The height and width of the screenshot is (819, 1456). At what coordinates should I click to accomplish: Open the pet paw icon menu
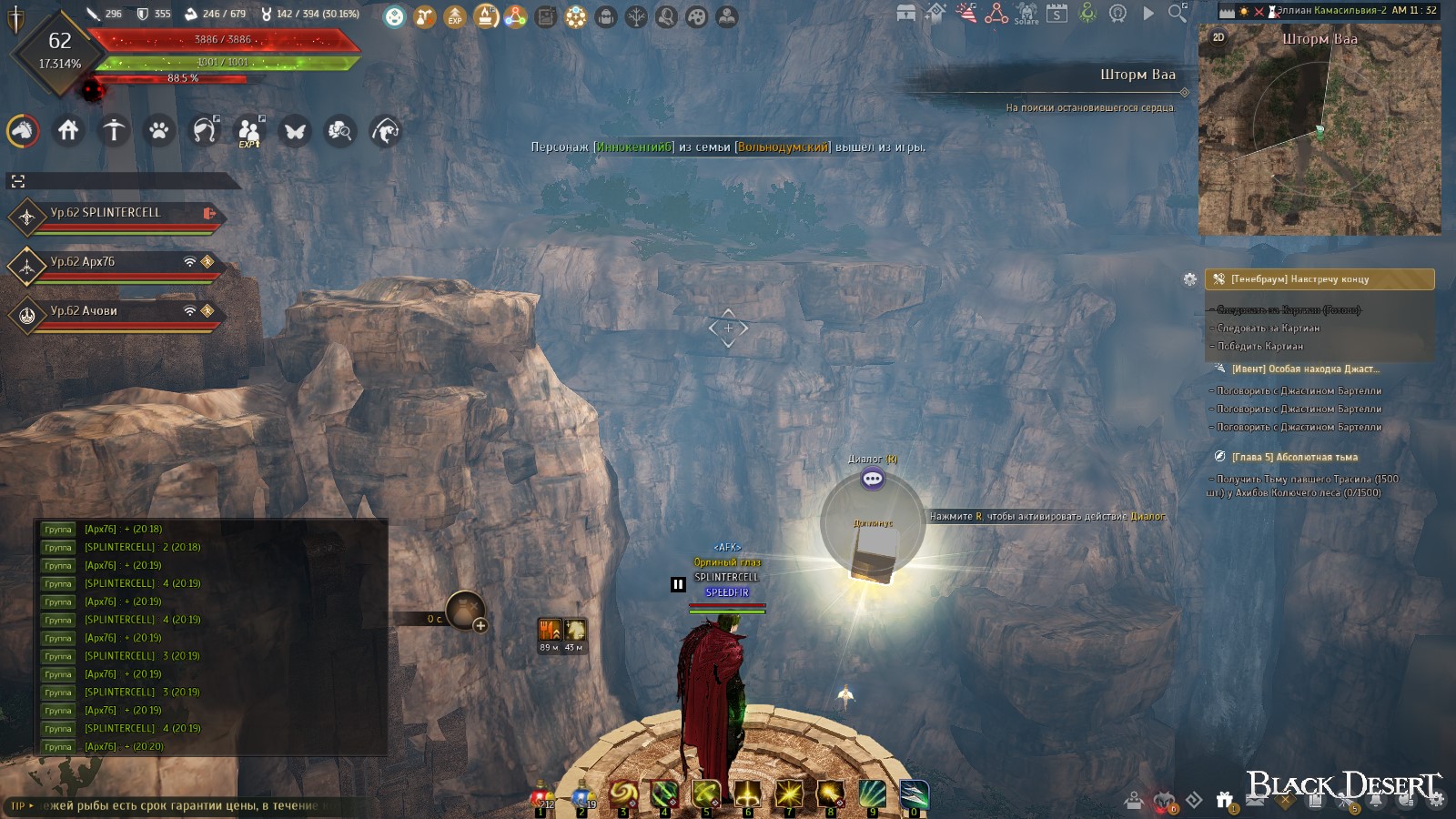click(x=159, y=131)
